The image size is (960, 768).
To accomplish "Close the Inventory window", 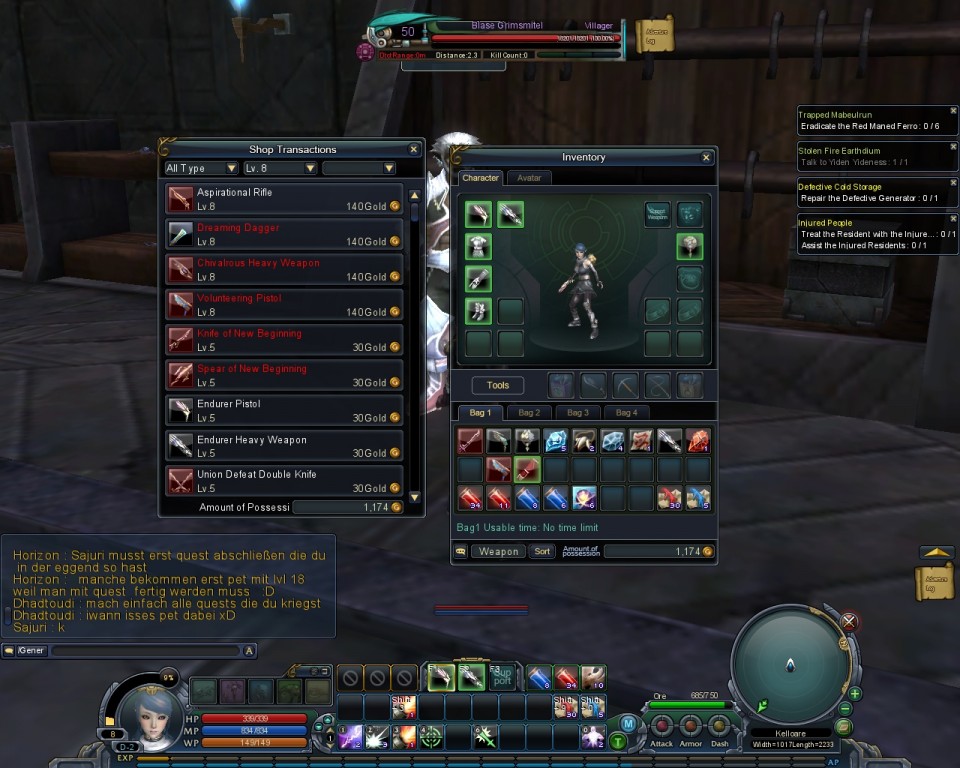I will (706, 158).
